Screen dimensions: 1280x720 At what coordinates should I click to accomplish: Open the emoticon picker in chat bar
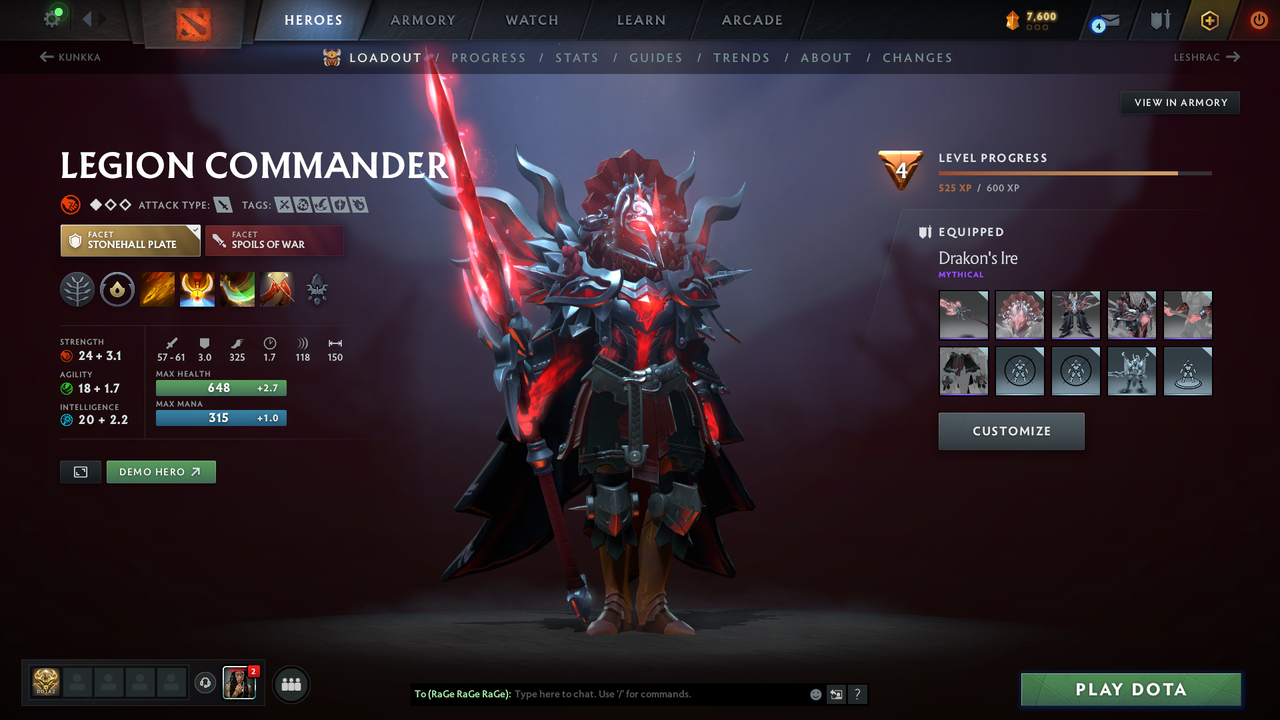(x=816, y=693)
